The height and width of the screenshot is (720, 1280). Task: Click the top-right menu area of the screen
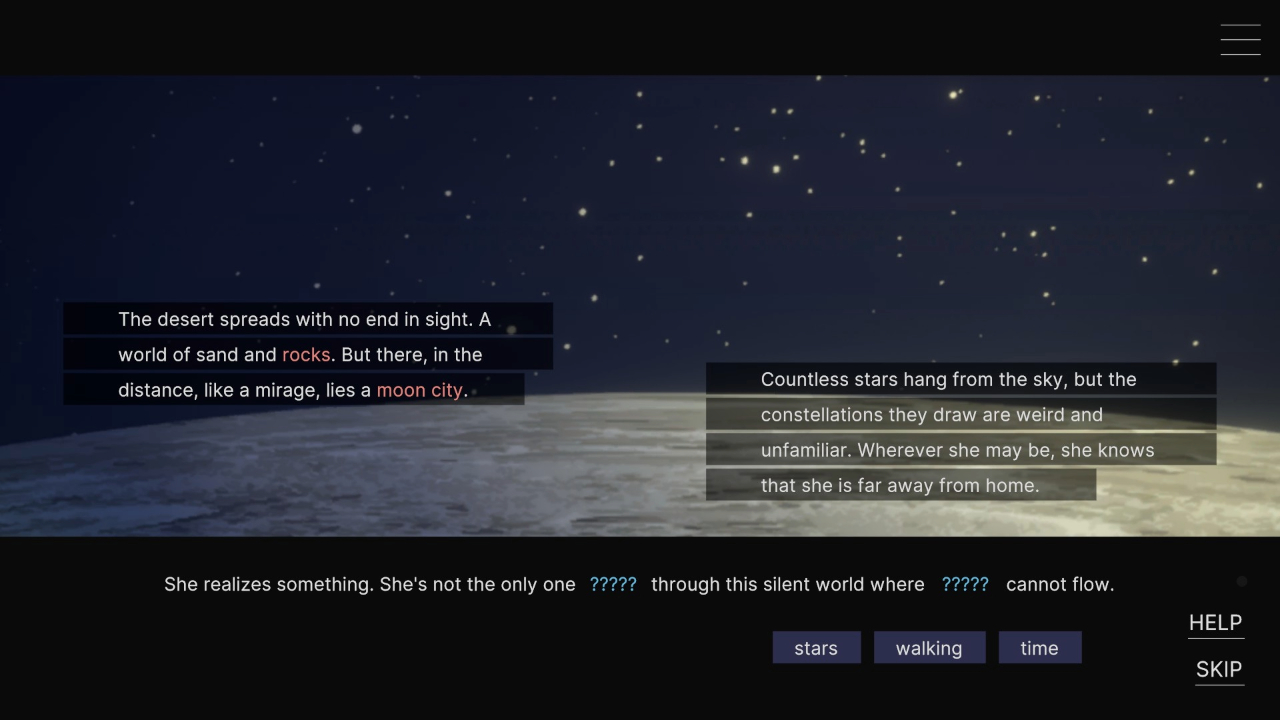1240,39
